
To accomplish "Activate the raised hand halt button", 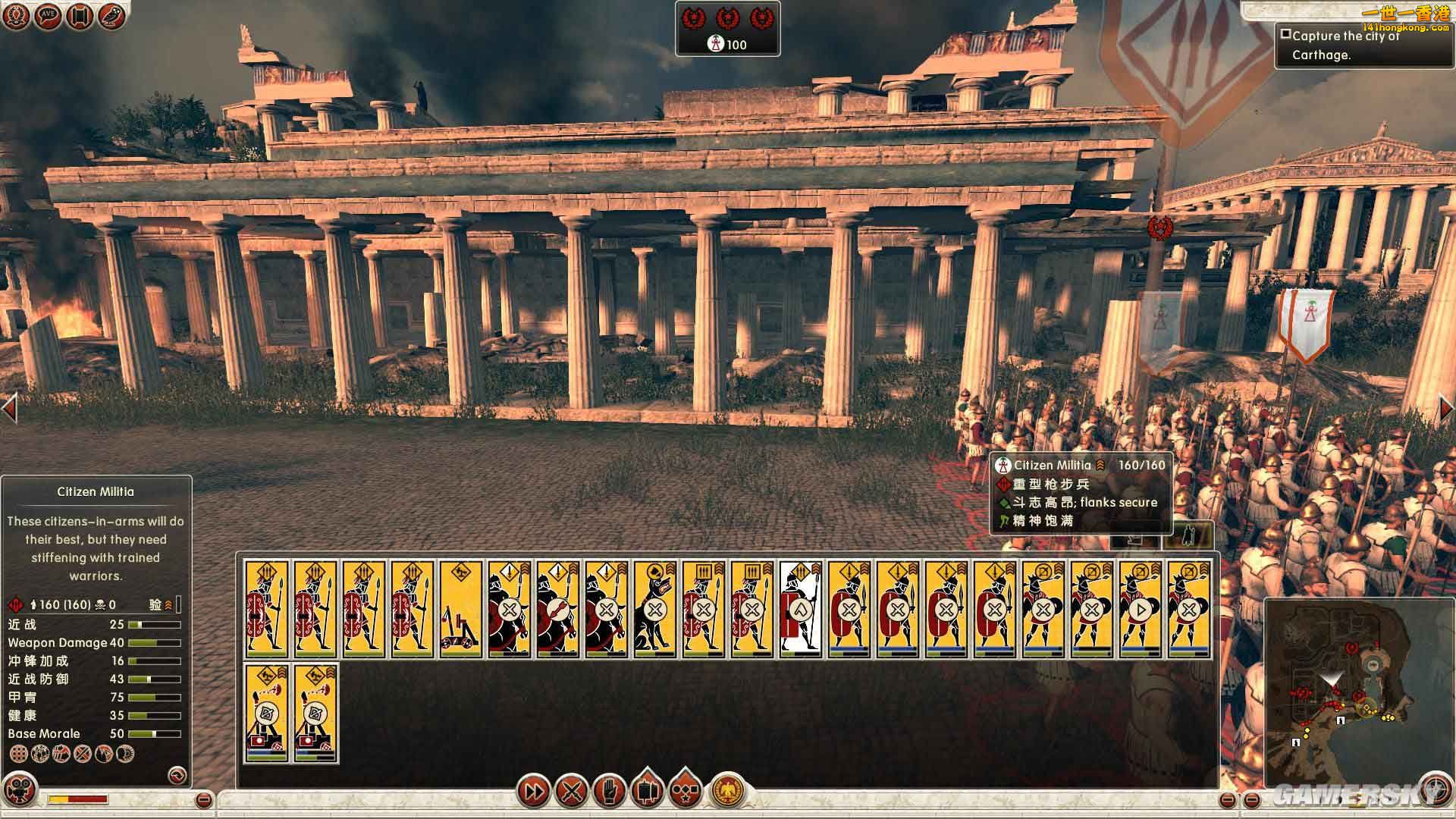I will [608, 791].
